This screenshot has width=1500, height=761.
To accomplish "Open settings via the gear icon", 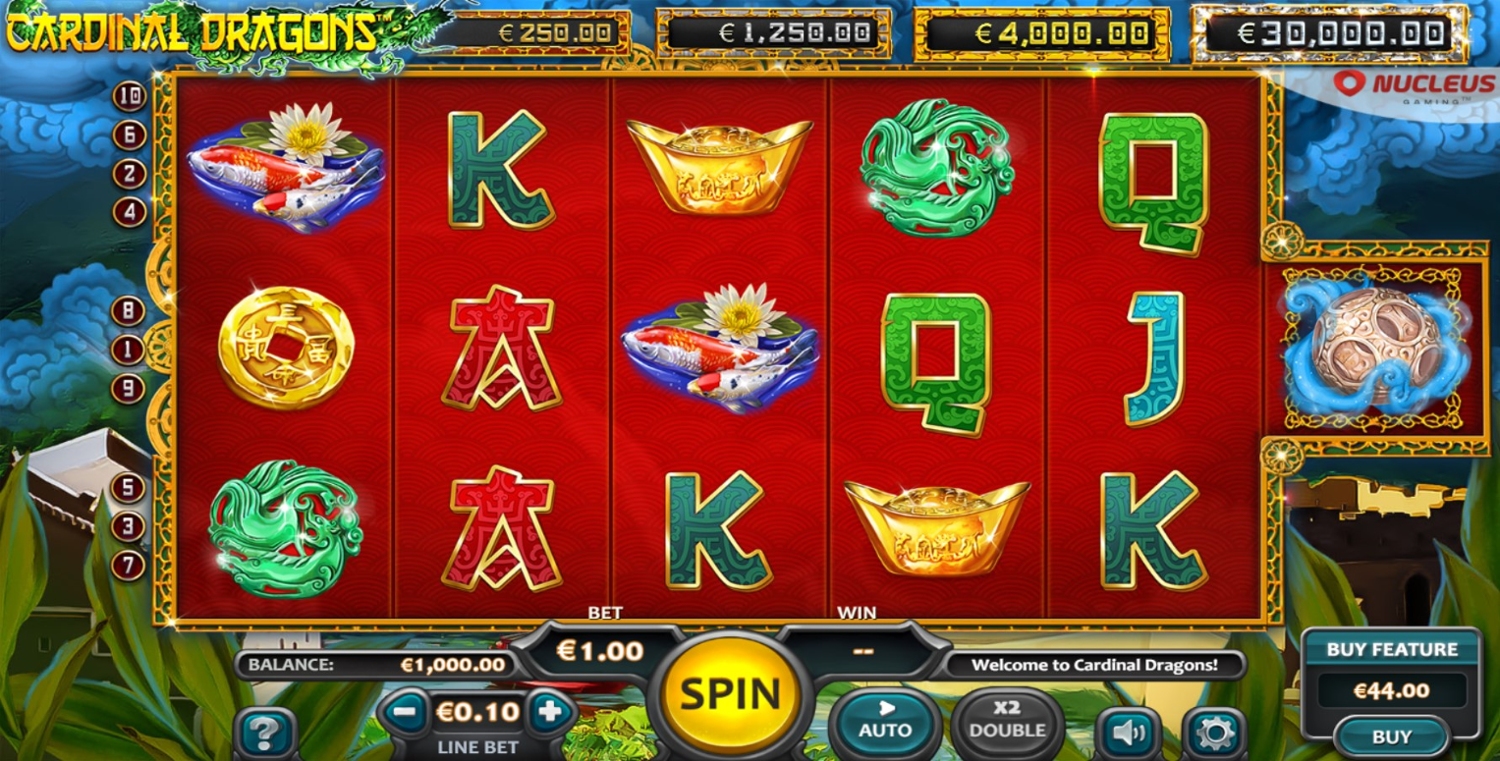I will point(1215,734).
